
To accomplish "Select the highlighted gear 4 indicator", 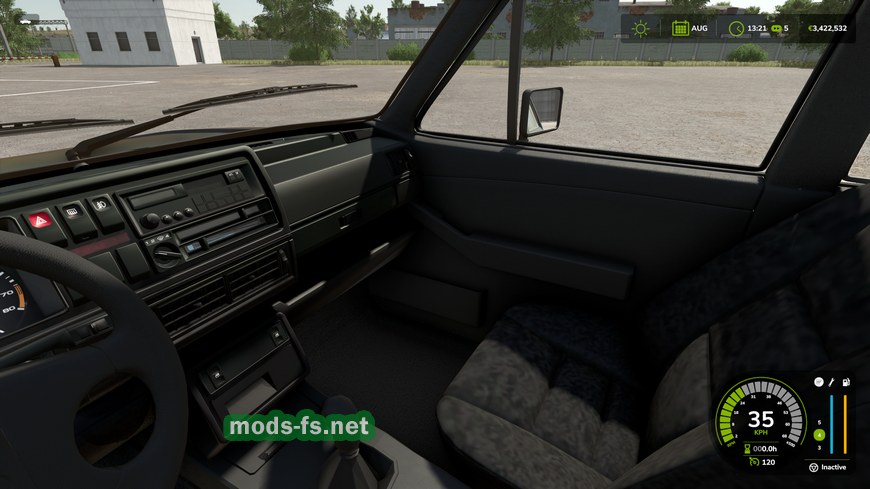I will [819, 435].
